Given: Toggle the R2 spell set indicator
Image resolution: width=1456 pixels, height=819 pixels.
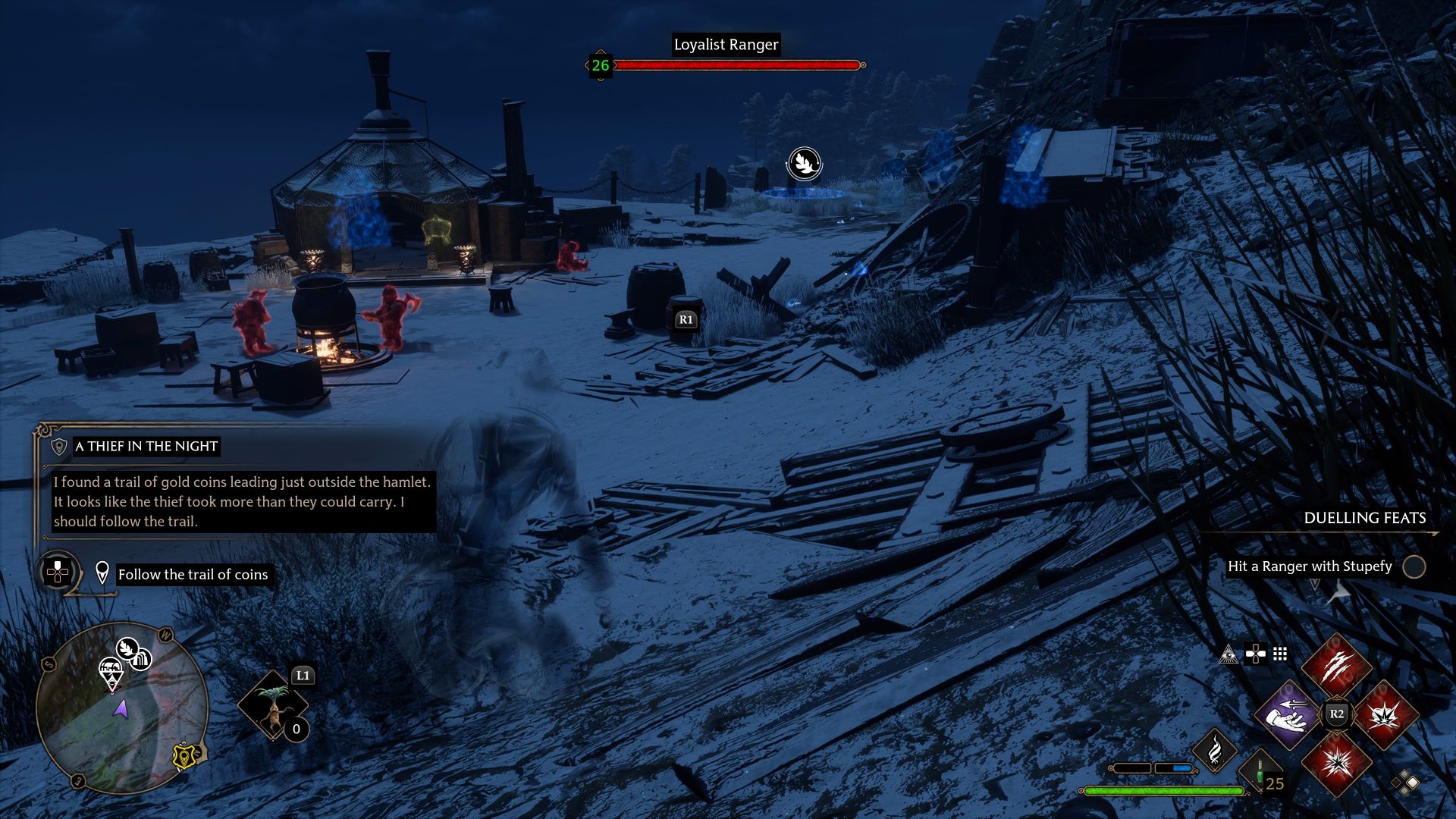Looking at the screenshot, I should click(1337, 714).
